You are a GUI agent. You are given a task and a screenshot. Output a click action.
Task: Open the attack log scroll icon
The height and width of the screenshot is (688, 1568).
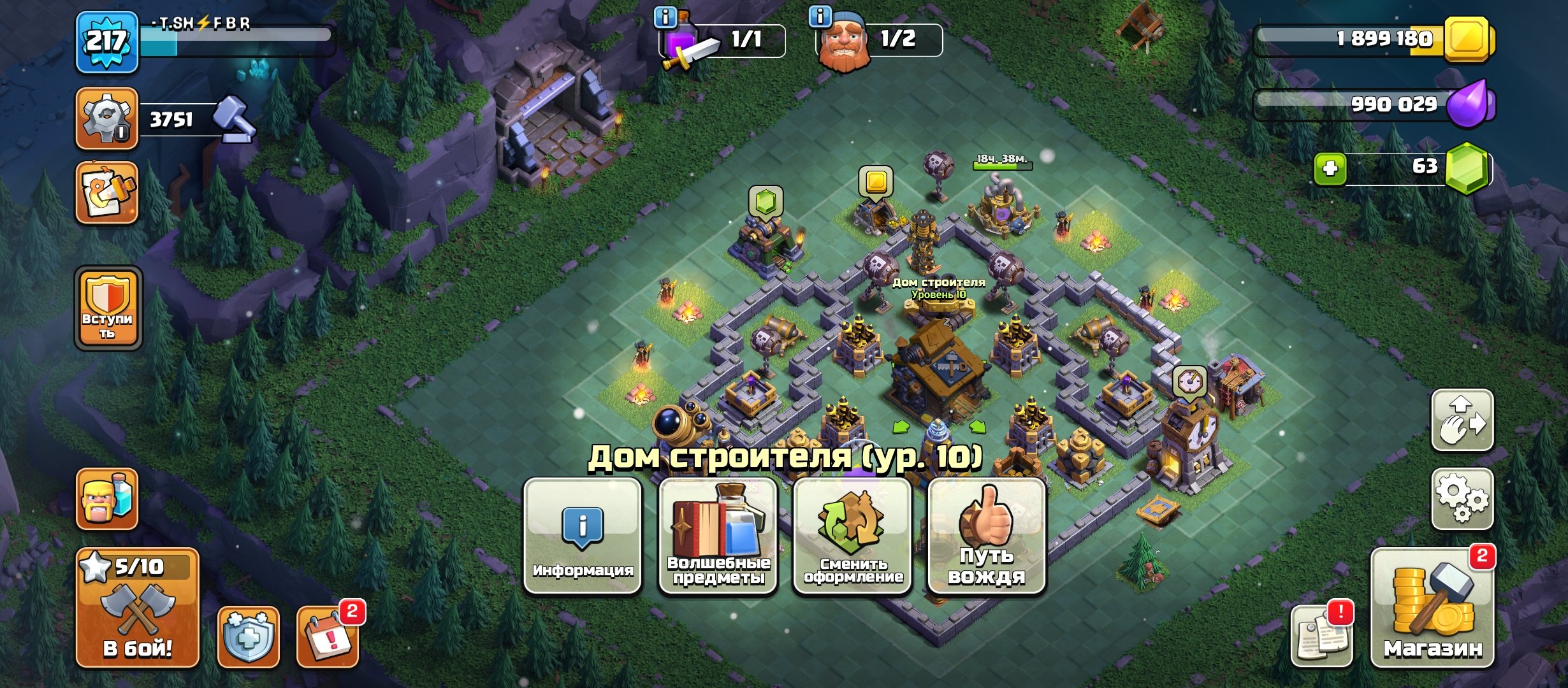tap(1323, 638)
